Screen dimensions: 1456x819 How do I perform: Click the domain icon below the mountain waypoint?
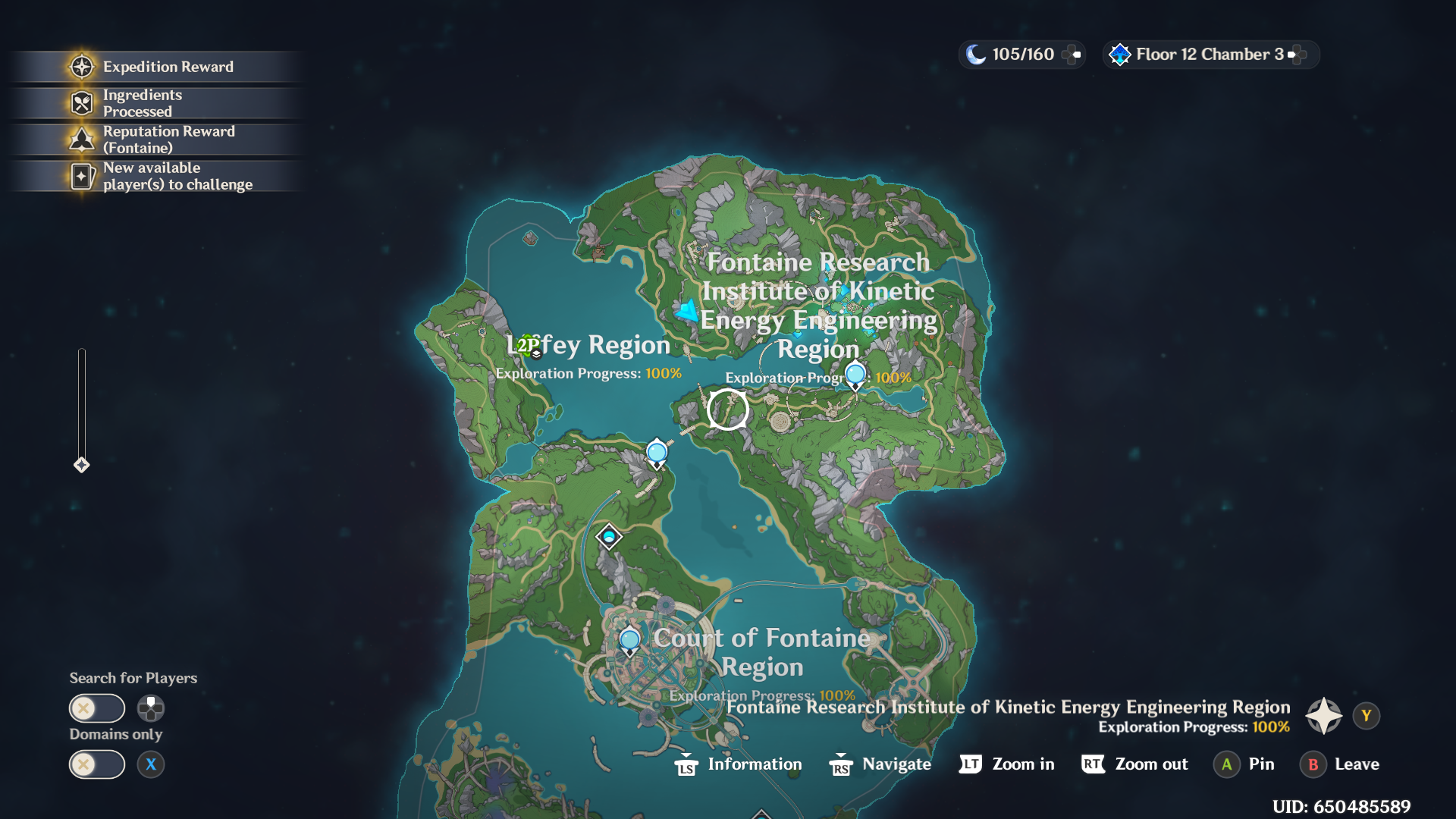(x=609, y=536)
